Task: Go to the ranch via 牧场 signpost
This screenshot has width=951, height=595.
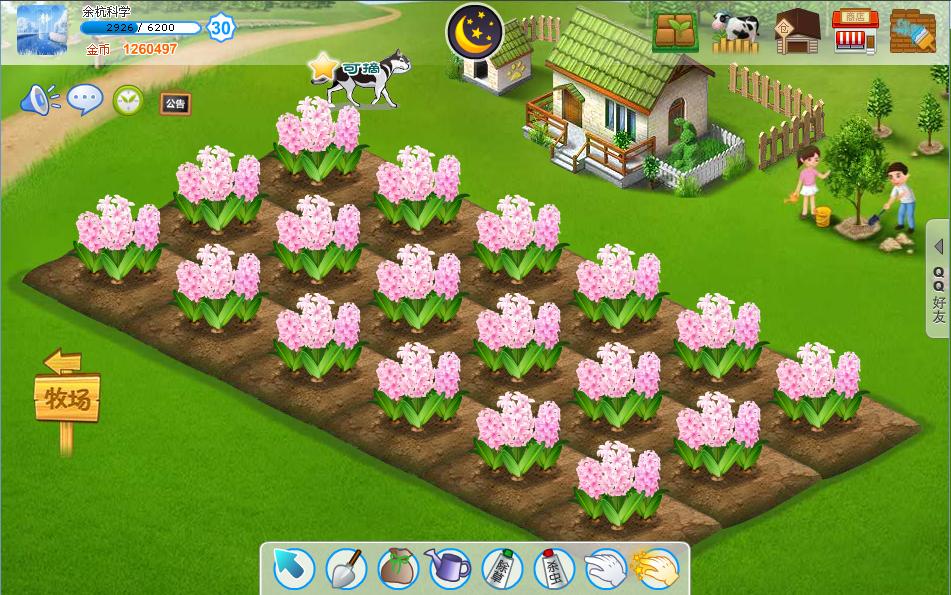Action: click(67, 399)
